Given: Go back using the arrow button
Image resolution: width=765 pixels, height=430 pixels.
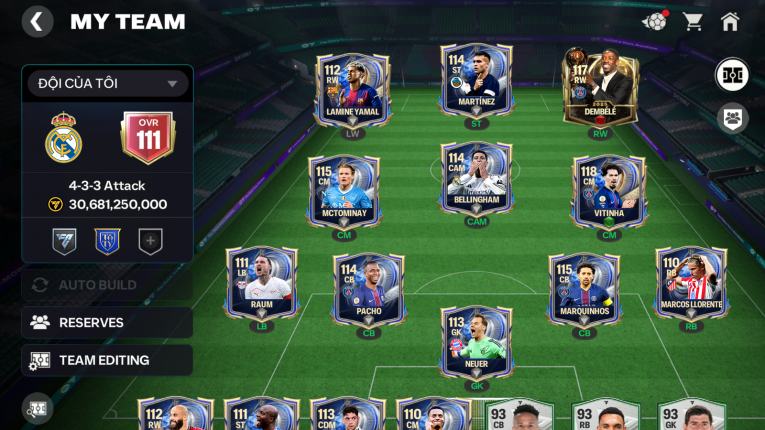Looking at the screenshot, I should click(37, 22).
